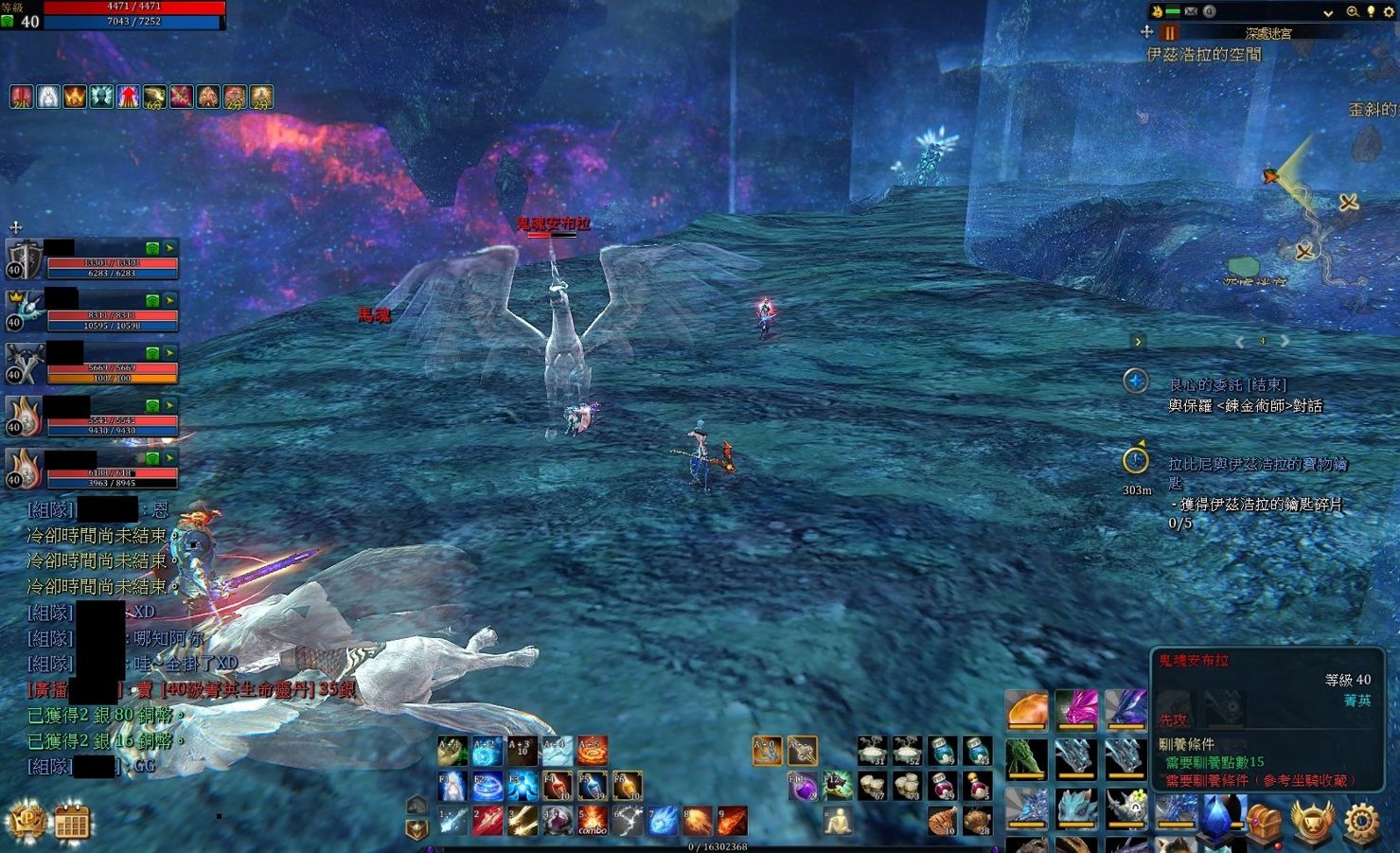Select the orange egg mount slot

[1027, 710]
